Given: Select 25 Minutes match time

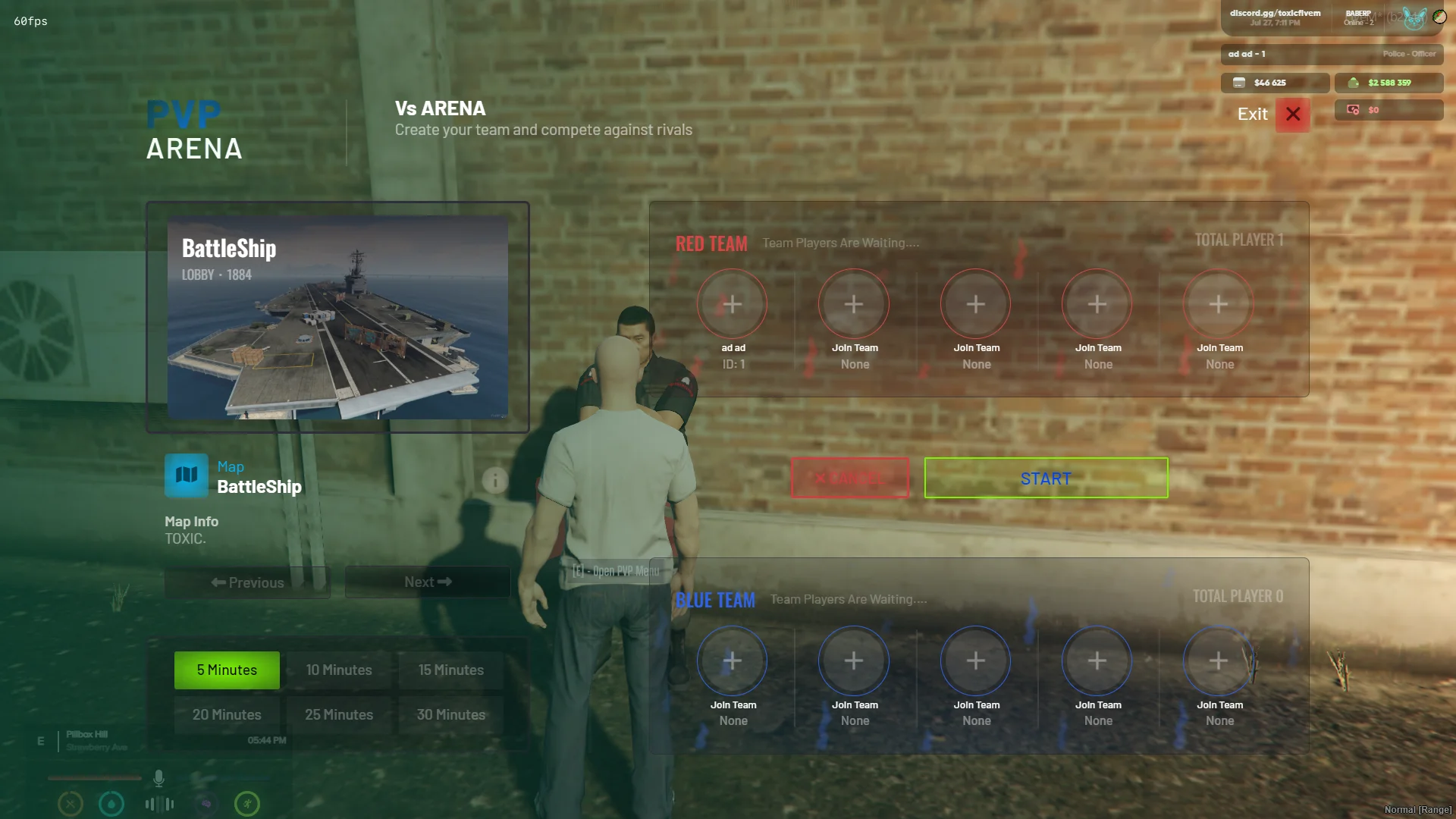Looking at the screenshot, I should (x=339, y=715).
